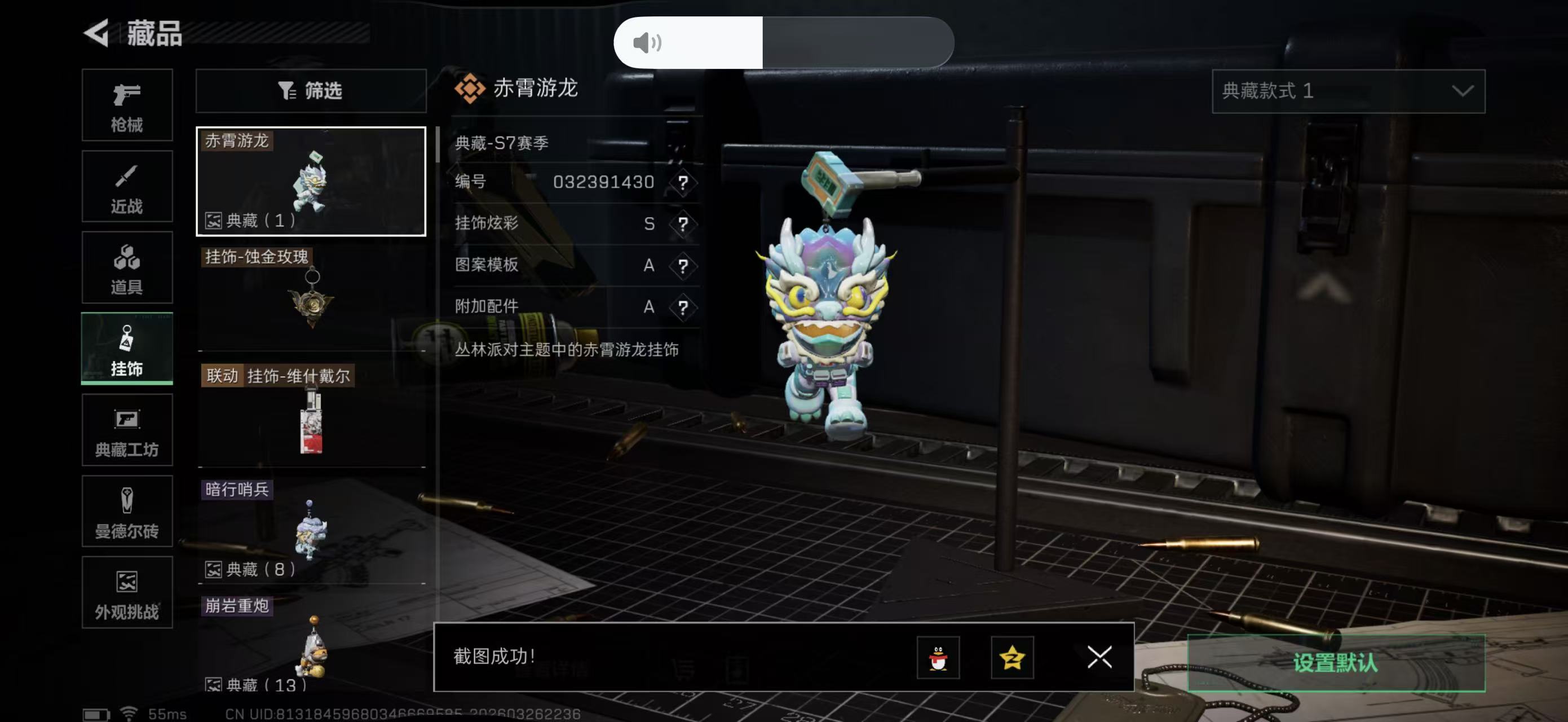Share screenshot via QQ penguin icon
Screen dimensions: 1568x722
point(940,658)
